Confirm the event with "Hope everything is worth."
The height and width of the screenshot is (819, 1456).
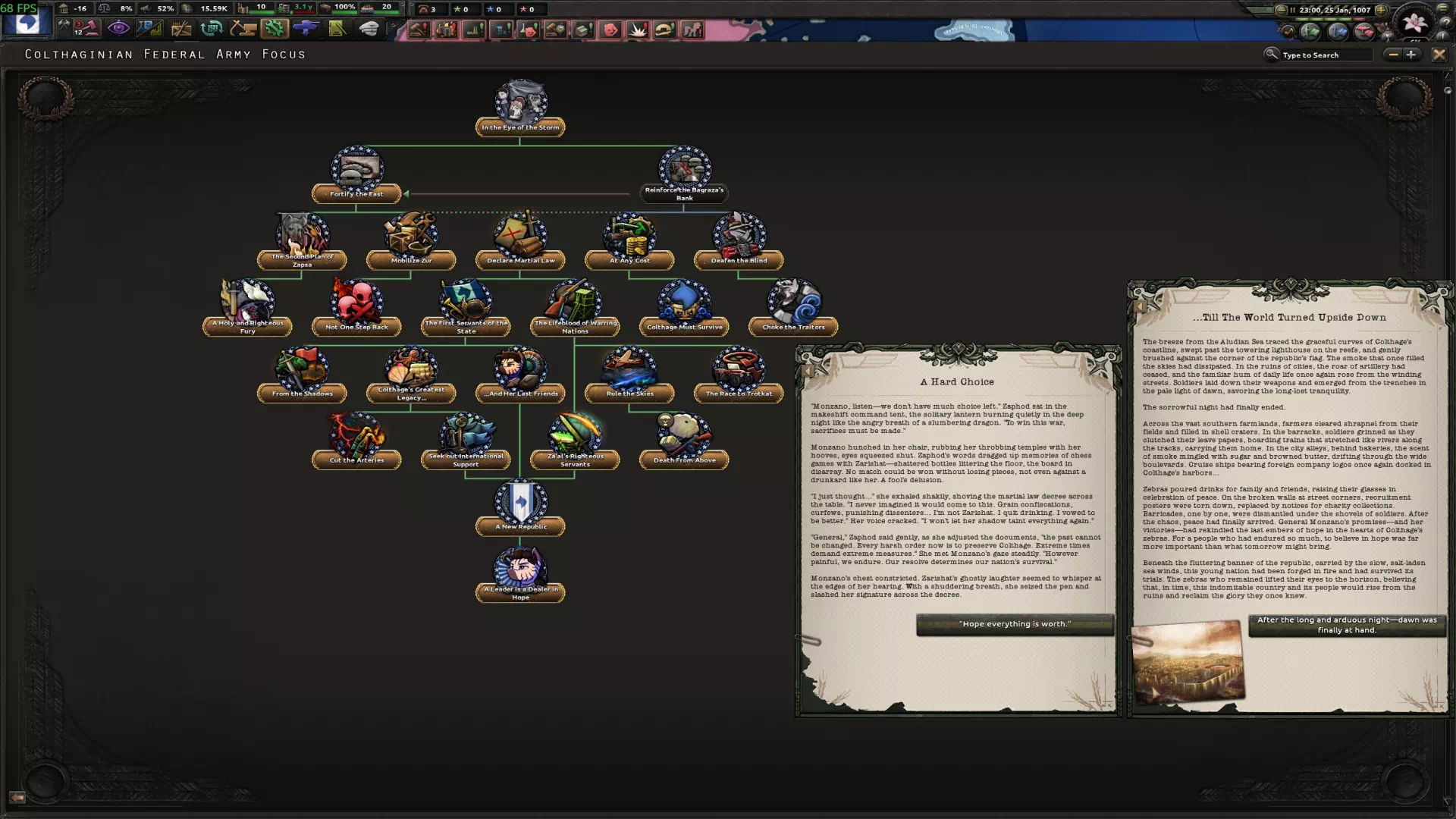coord(1015,624)
